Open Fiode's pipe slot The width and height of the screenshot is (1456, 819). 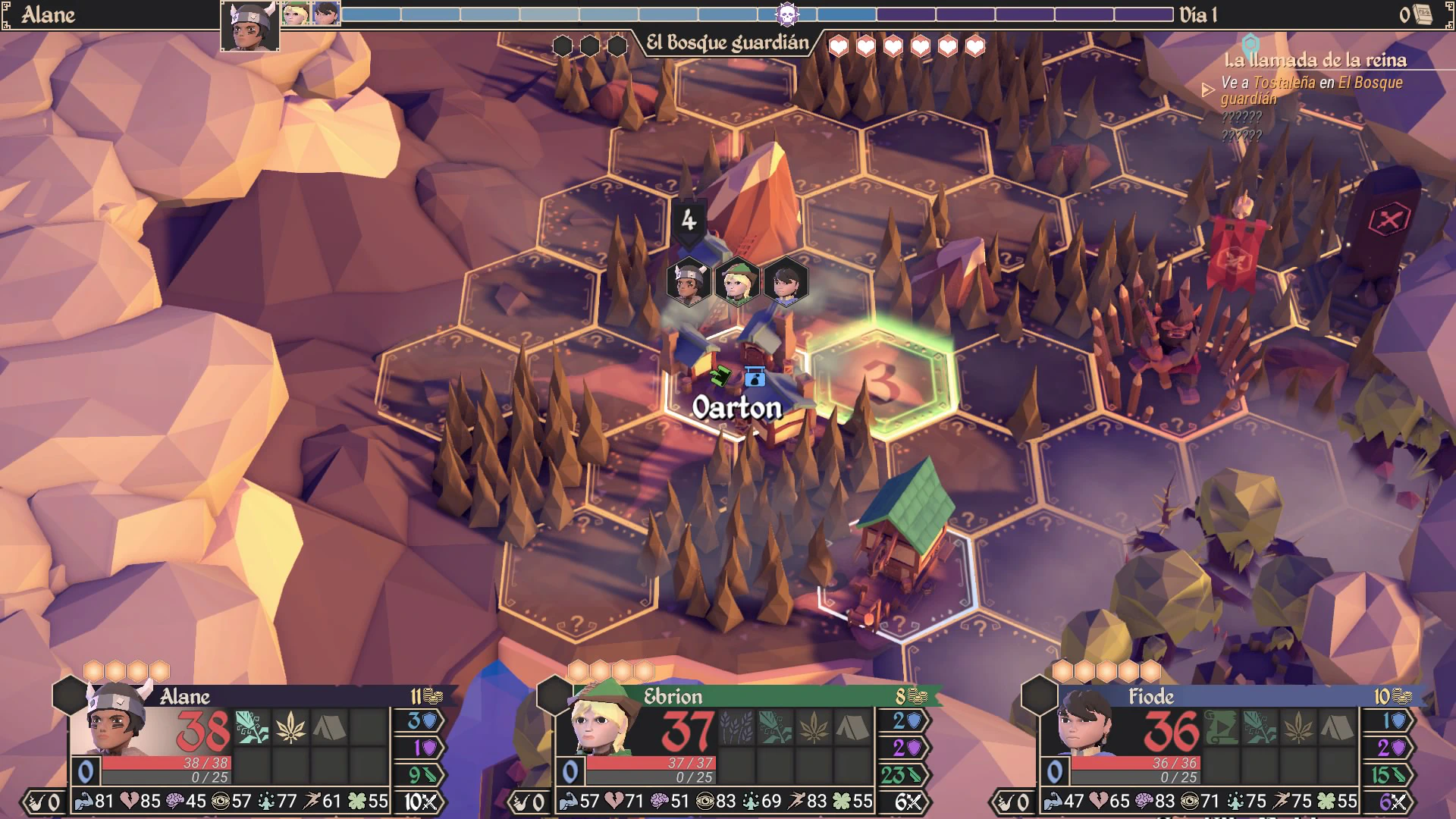tap(1013, 802)
